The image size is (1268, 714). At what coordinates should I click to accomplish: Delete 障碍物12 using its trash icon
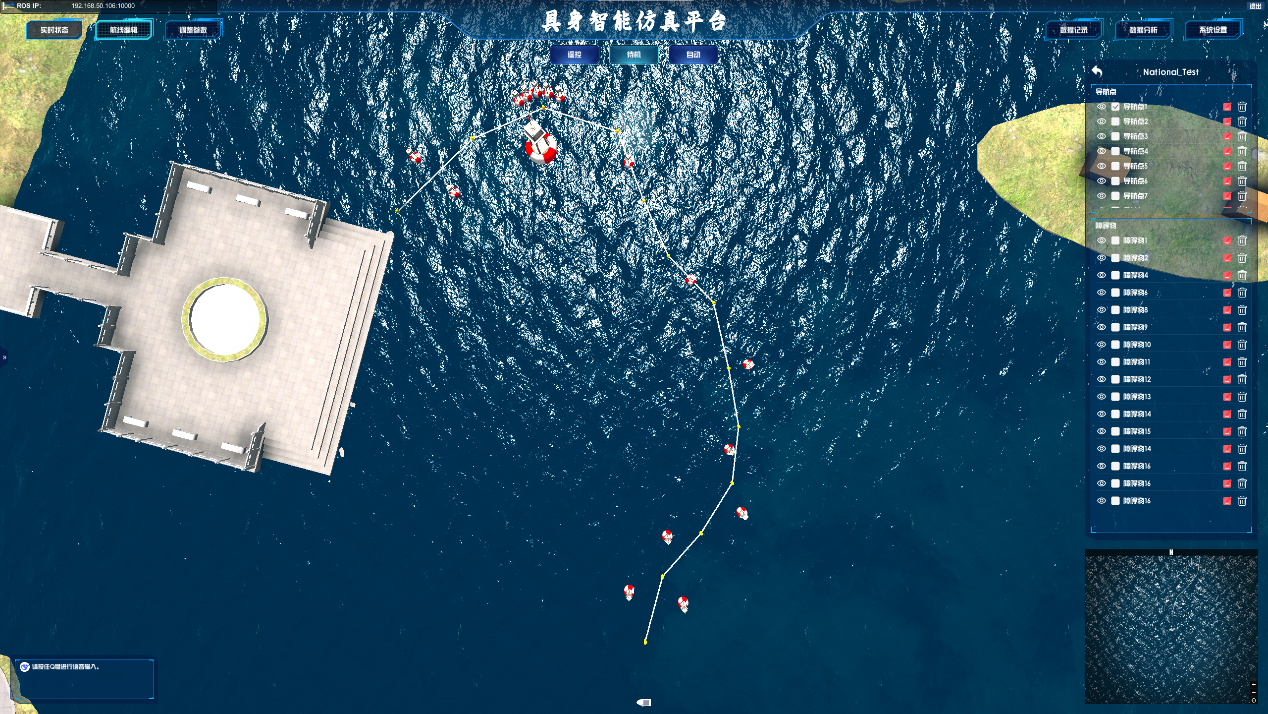click(x=1242, y=380)
